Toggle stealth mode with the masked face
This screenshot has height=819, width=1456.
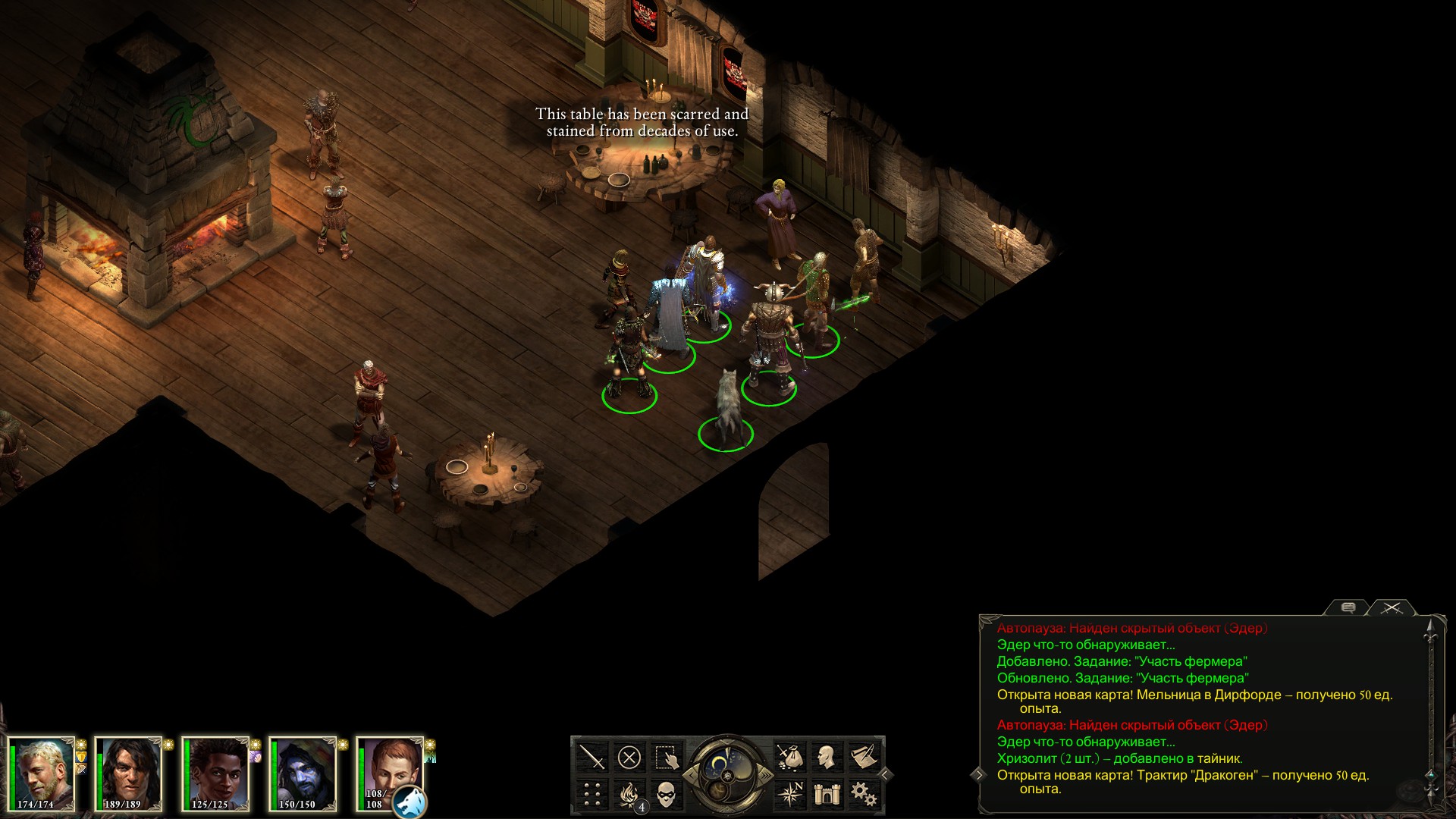tap(666, 794)
